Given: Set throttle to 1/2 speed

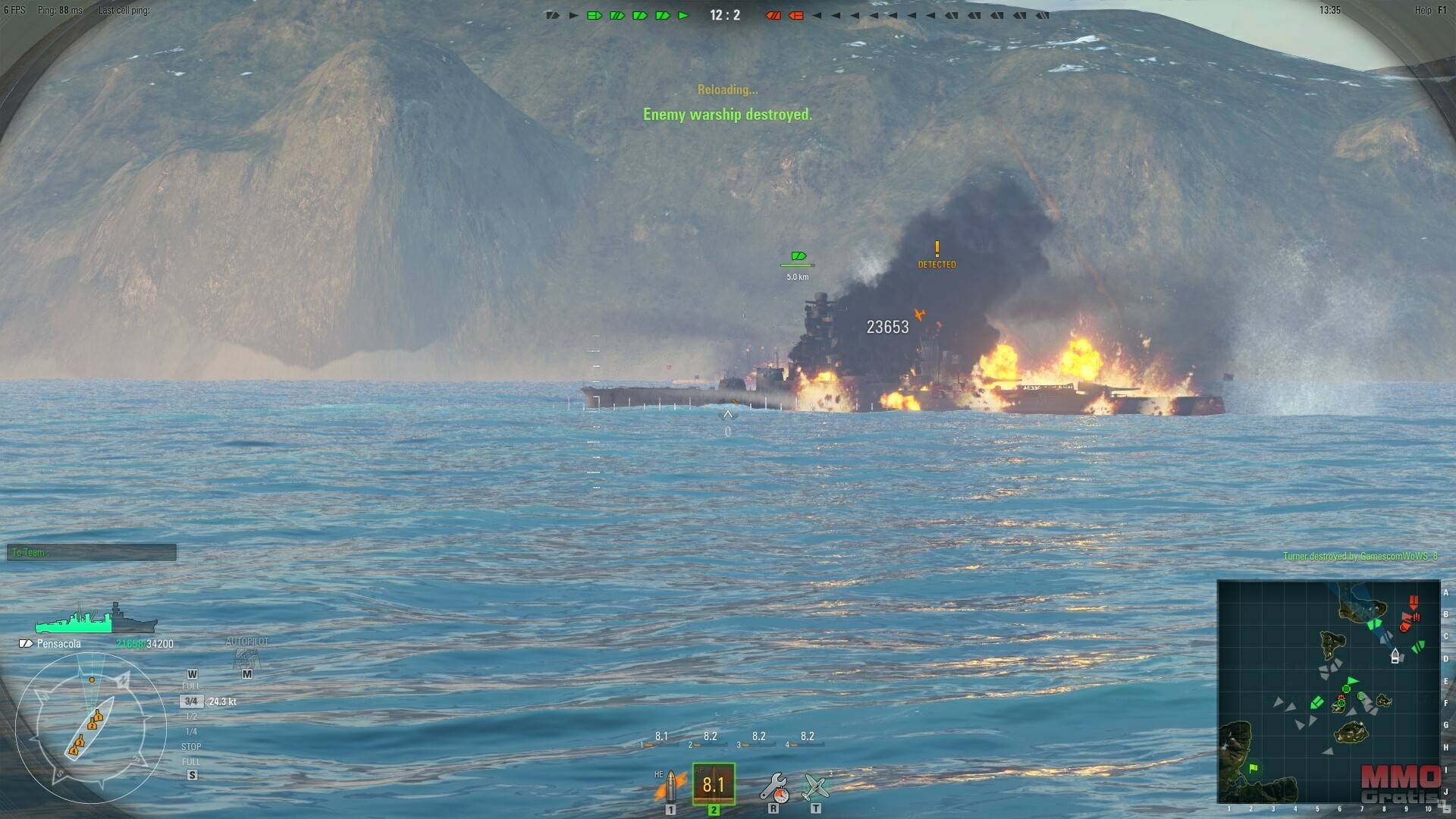Looking at the screenshot, I should click(x=191, y=717).
